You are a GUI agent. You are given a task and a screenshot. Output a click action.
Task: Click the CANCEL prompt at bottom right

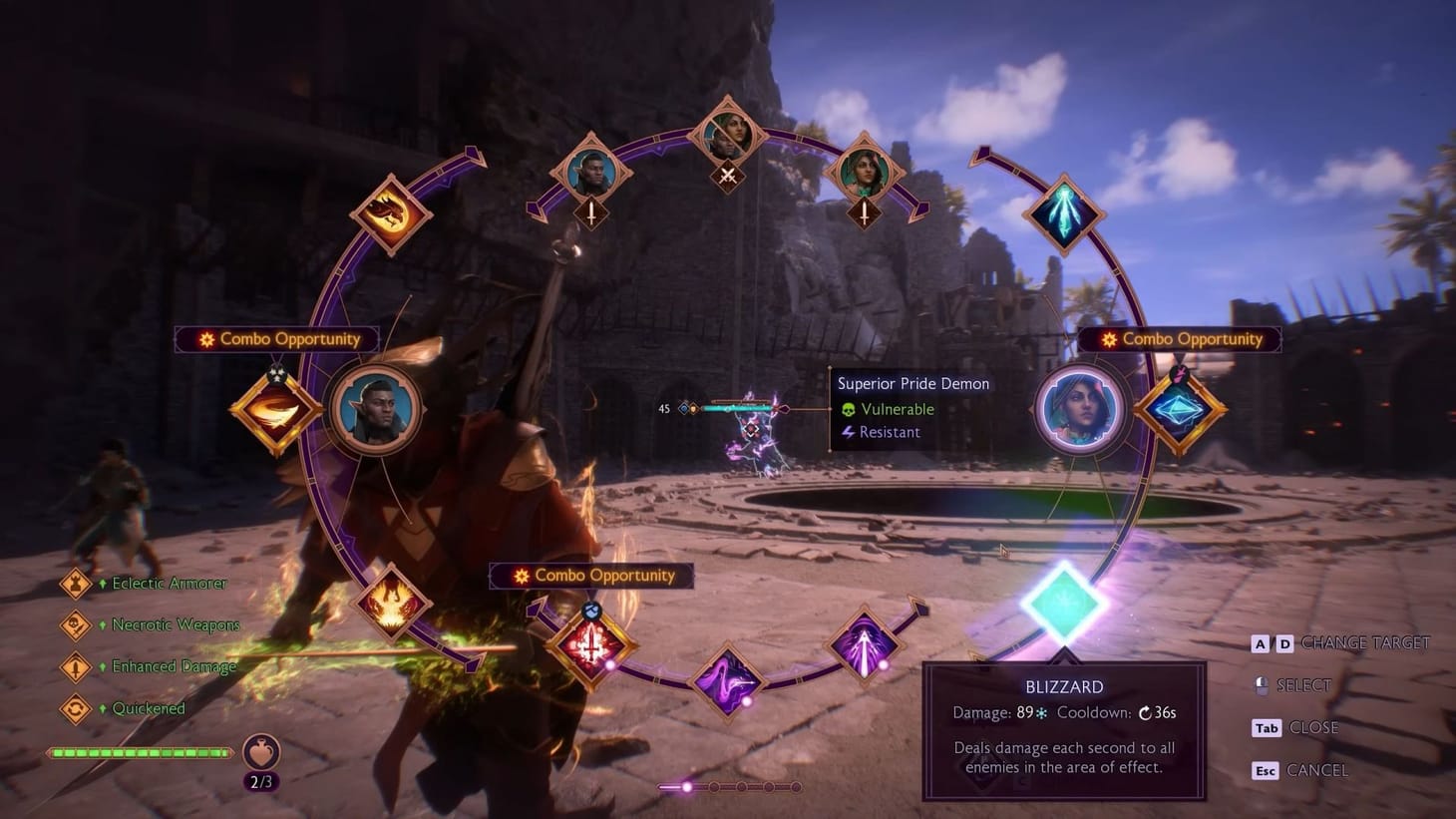click(1318, 770)
